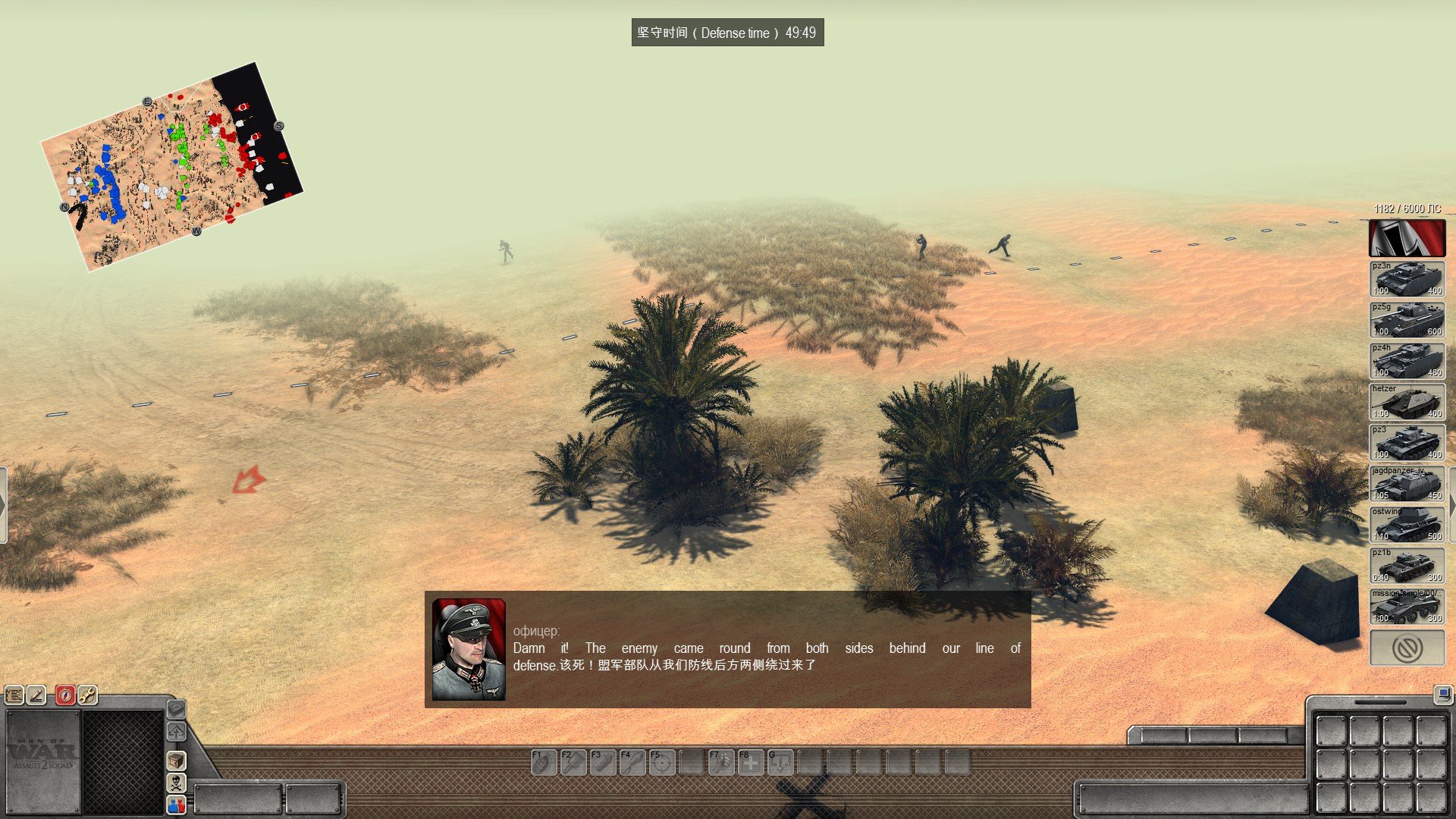
Task: Buy the ostwind anti-air tank
Action: (1407, 525)
